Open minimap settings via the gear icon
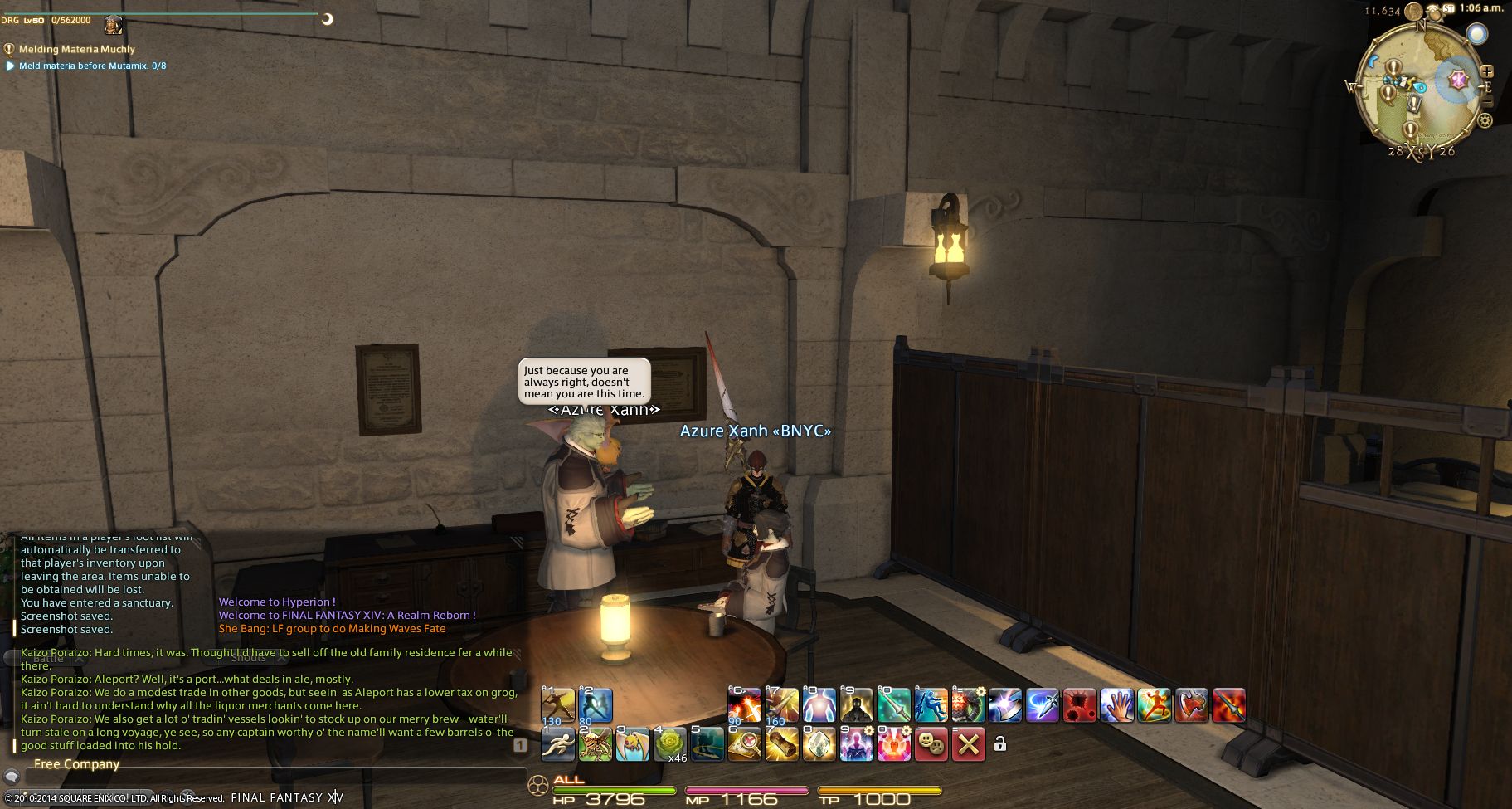 [1485, 121]
